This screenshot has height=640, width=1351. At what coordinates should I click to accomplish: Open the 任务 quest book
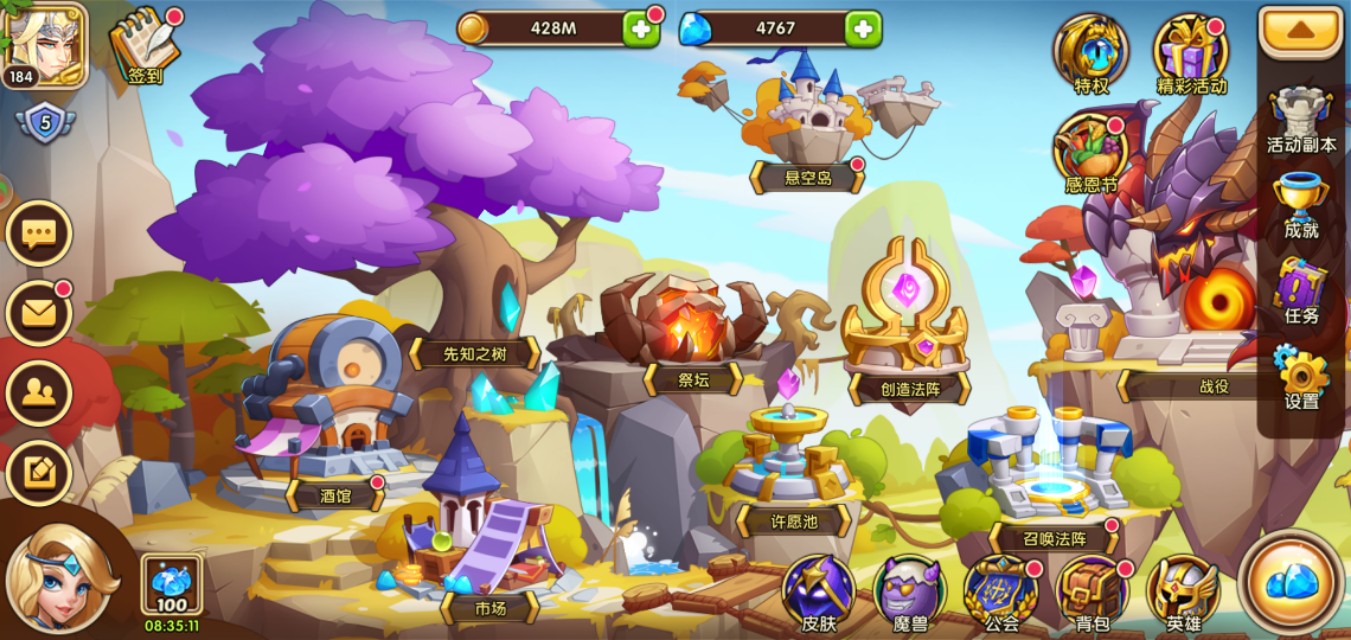tap(1300, 290)
